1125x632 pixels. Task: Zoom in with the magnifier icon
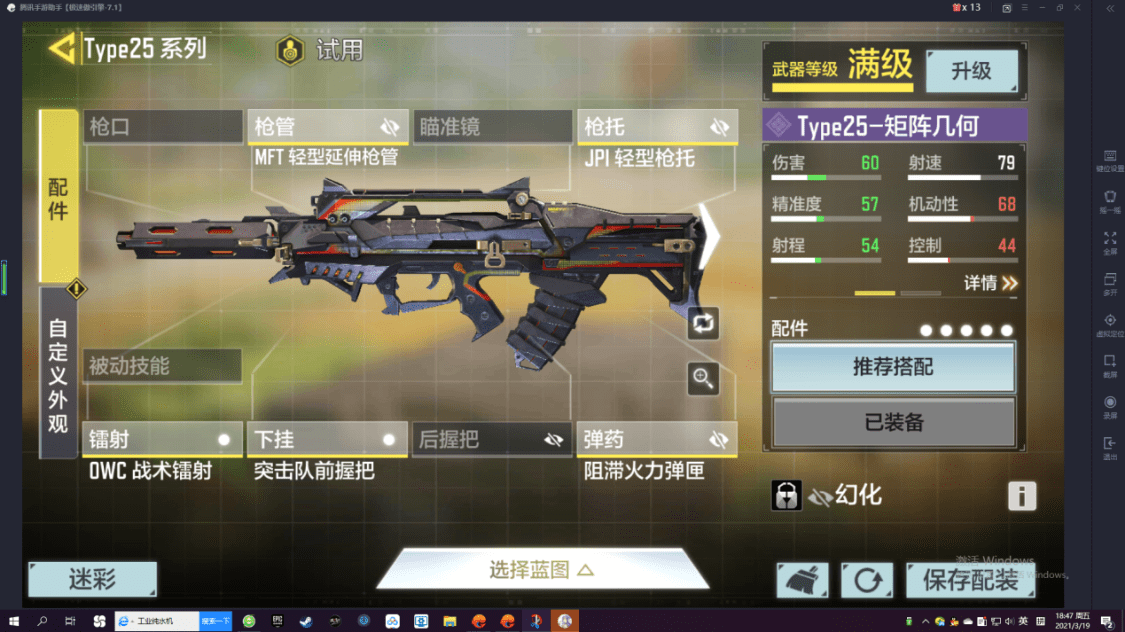point(703,378)
